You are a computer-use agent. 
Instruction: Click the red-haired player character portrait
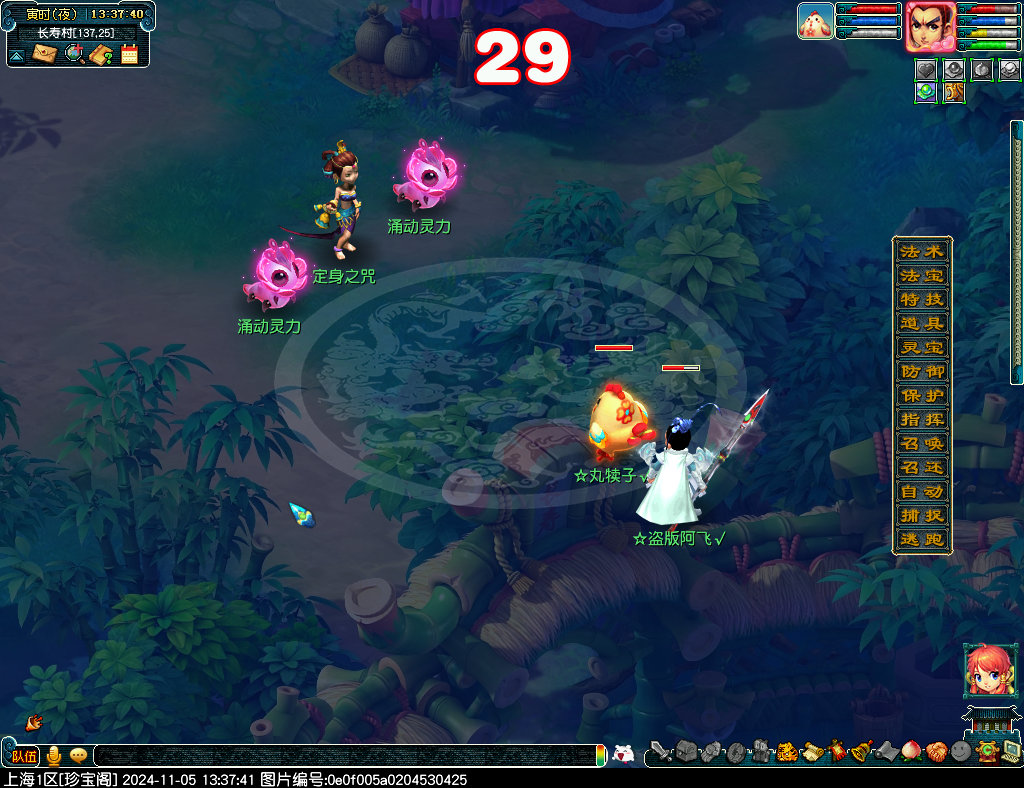coord(929,26)
